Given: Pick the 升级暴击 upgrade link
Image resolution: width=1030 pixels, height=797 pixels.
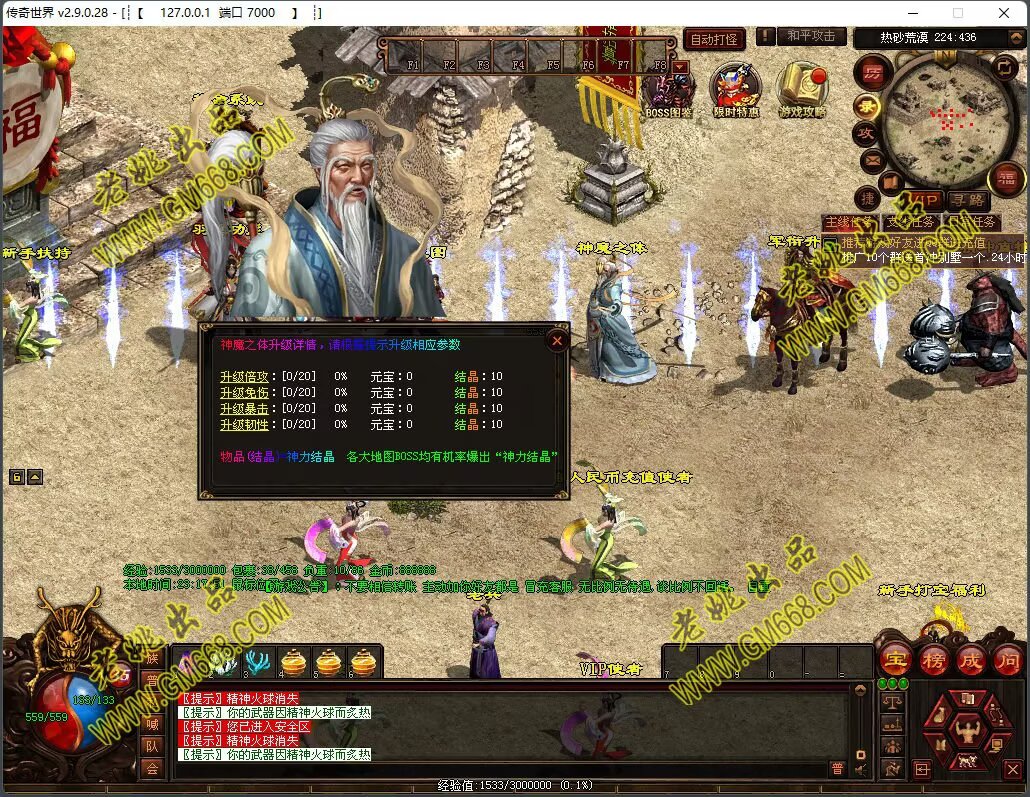Looking at the screenshot, I should [244, 409].
